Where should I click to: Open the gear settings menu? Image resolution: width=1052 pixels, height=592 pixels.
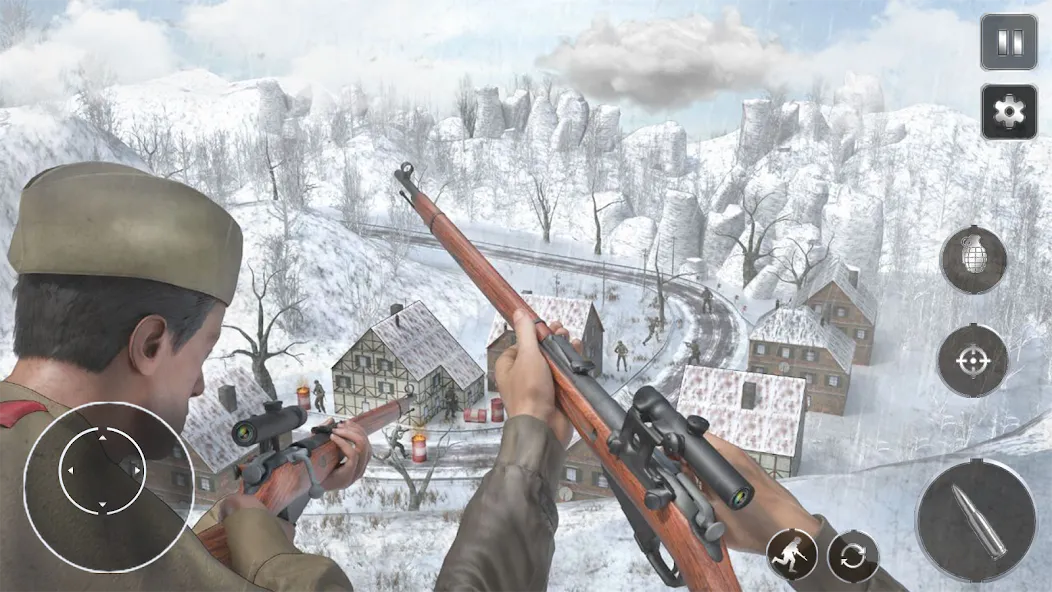(1008, 111)
